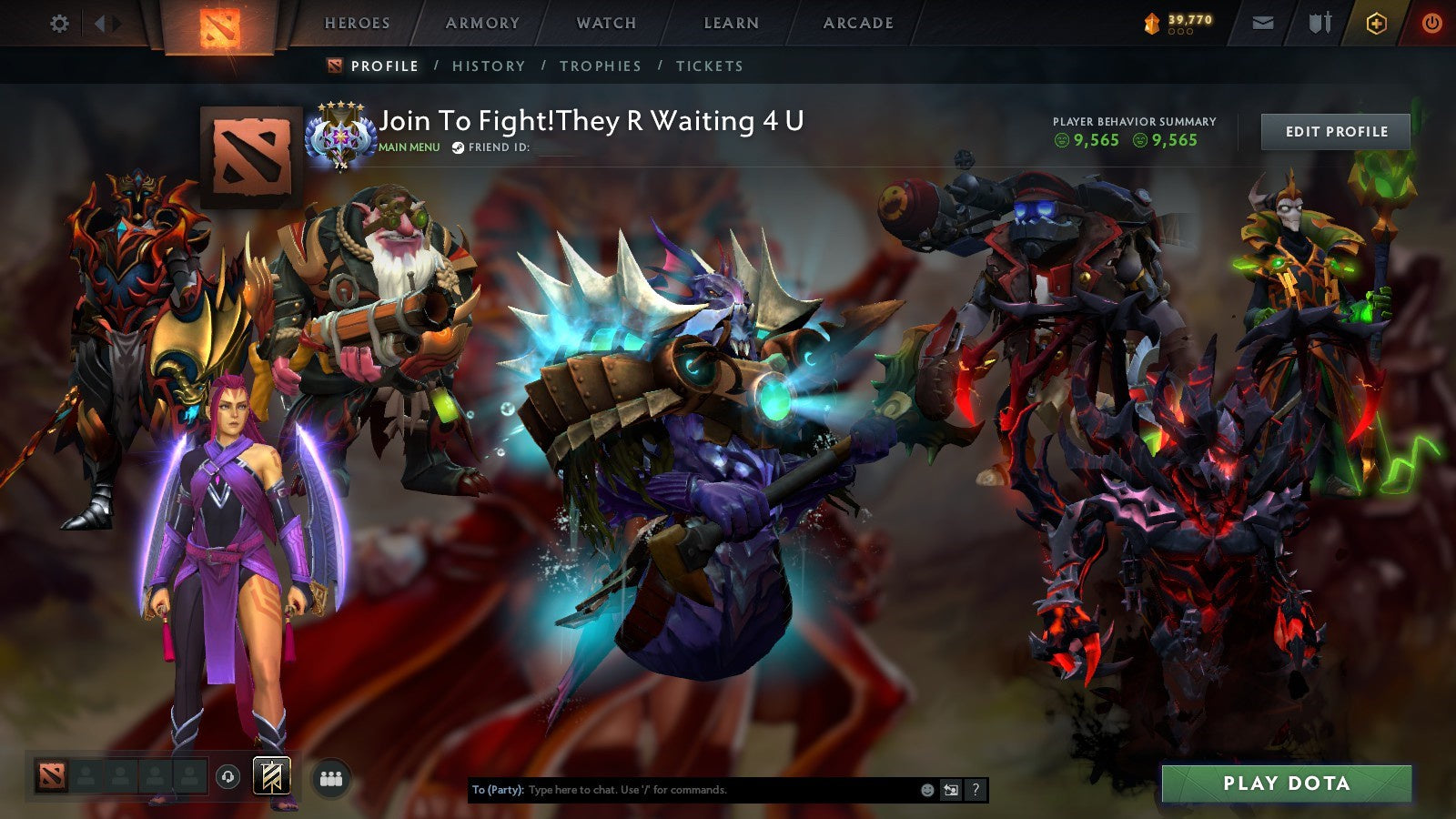Open the ARCADE menu

858,23
